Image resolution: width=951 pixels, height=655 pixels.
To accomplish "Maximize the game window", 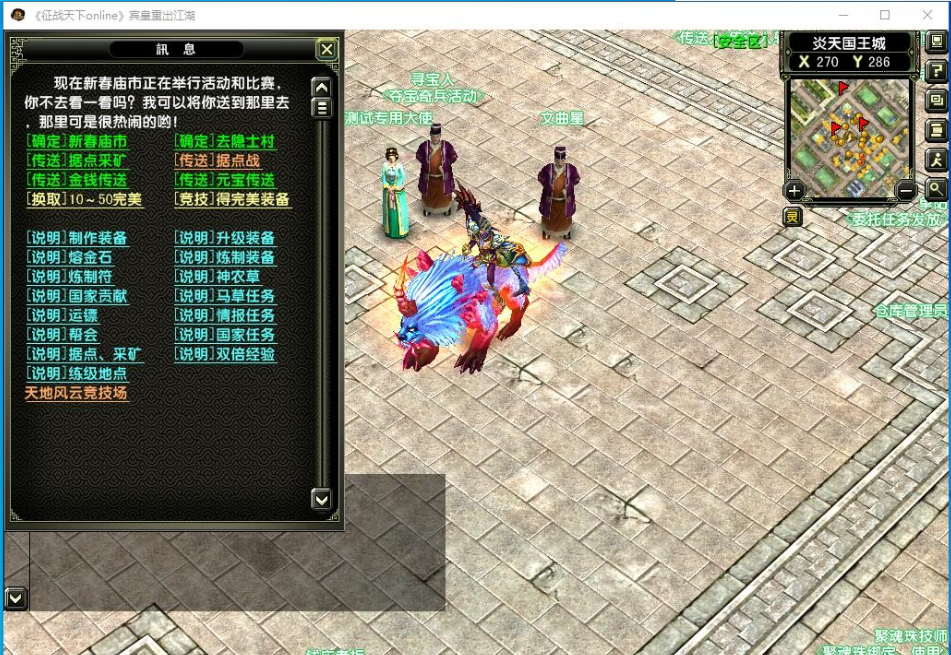I will click(885, 15).
